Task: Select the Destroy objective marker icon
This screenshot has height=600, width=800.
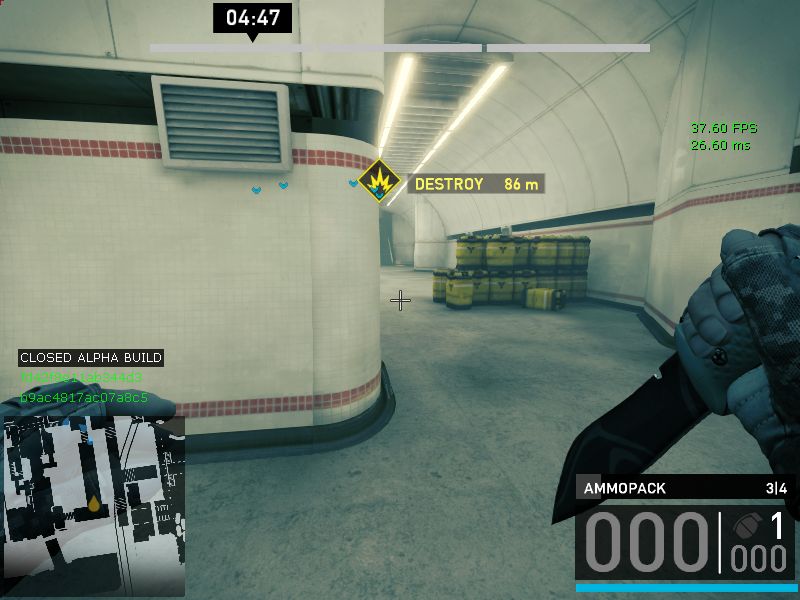Action: click(x=380, y=182)
